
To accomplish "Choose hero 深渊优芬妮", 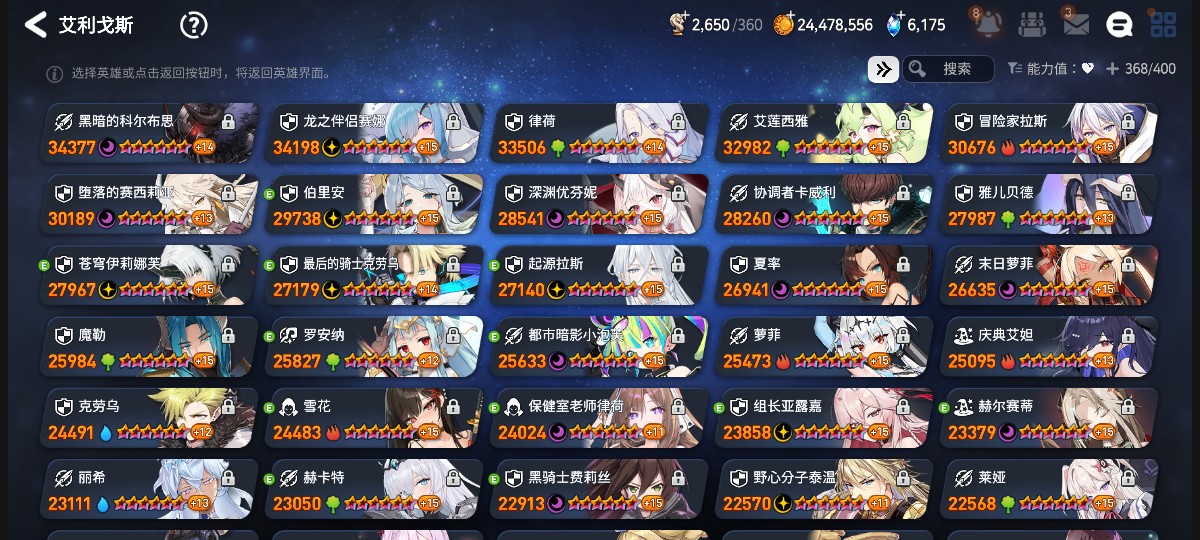I will tap(600, 204).
